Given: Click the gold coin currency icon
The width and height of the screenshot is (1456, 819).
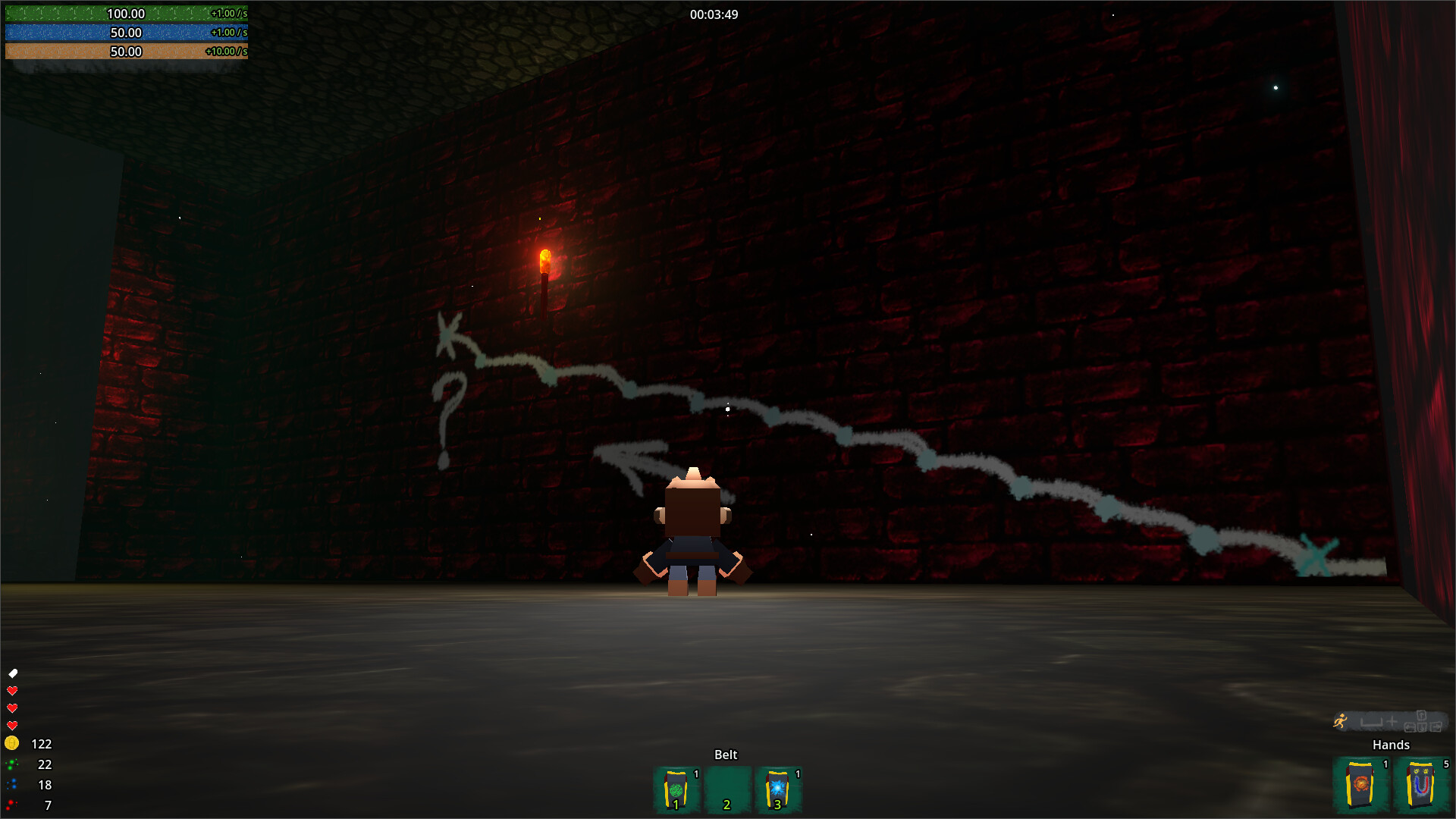Looking at the screenshot, I should (12, 744).
